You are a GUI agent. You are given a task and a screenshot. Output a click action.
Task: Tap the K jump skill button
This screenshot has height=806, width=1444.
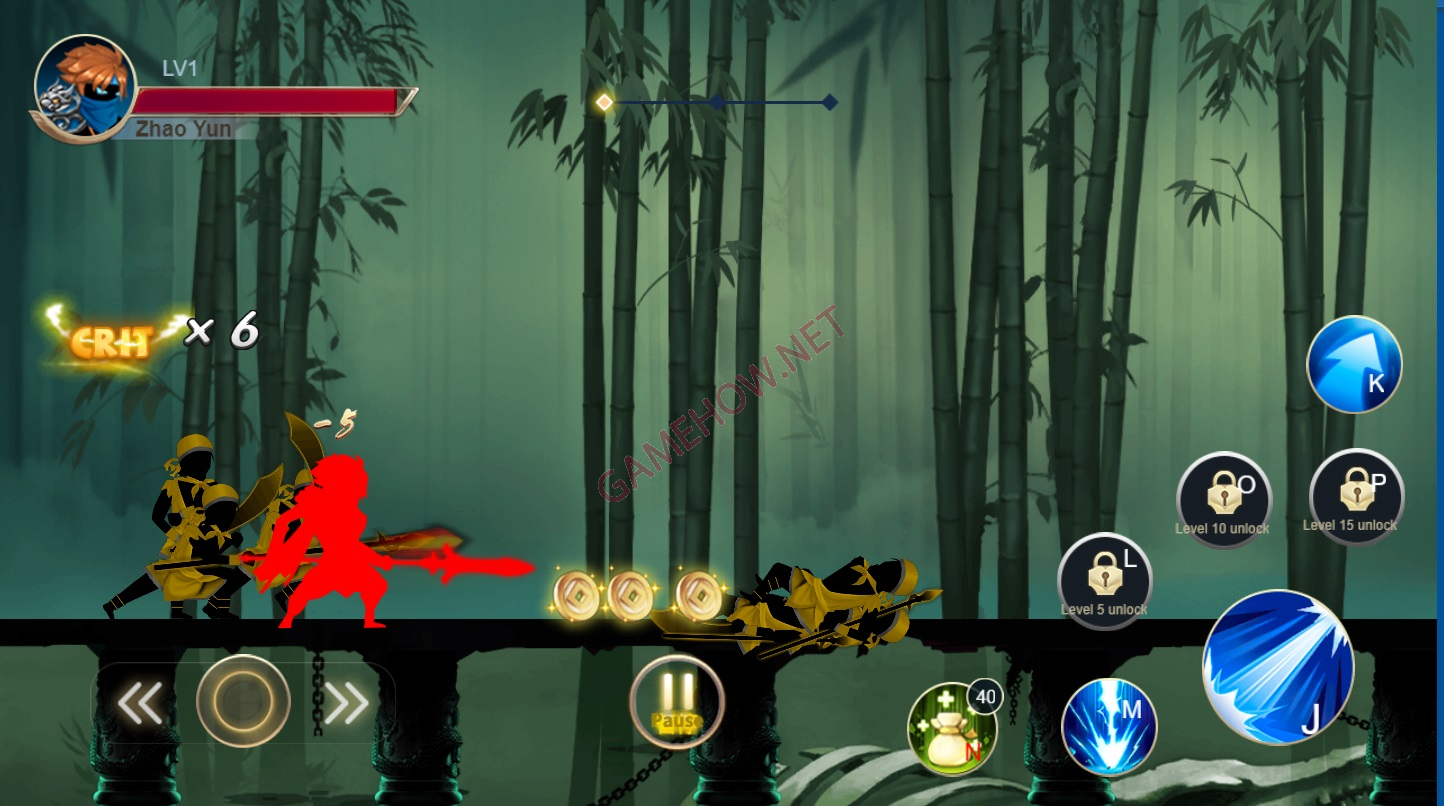click(x=1355, y=364)
